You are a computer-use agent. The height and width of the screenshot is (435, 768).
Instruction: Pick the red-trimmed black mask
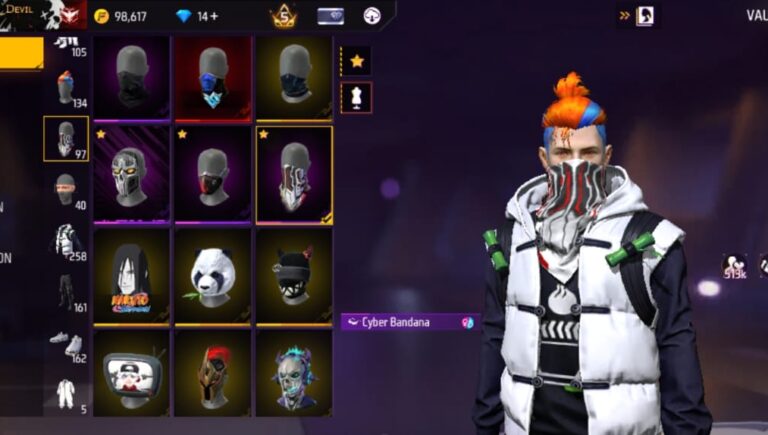coord(213,174)
